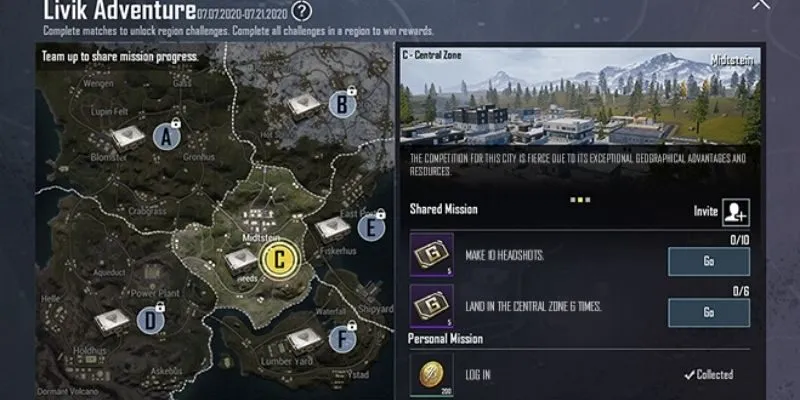Select region D on the map
The width and height of the screenshot is (800, 400).
point(151,320)
